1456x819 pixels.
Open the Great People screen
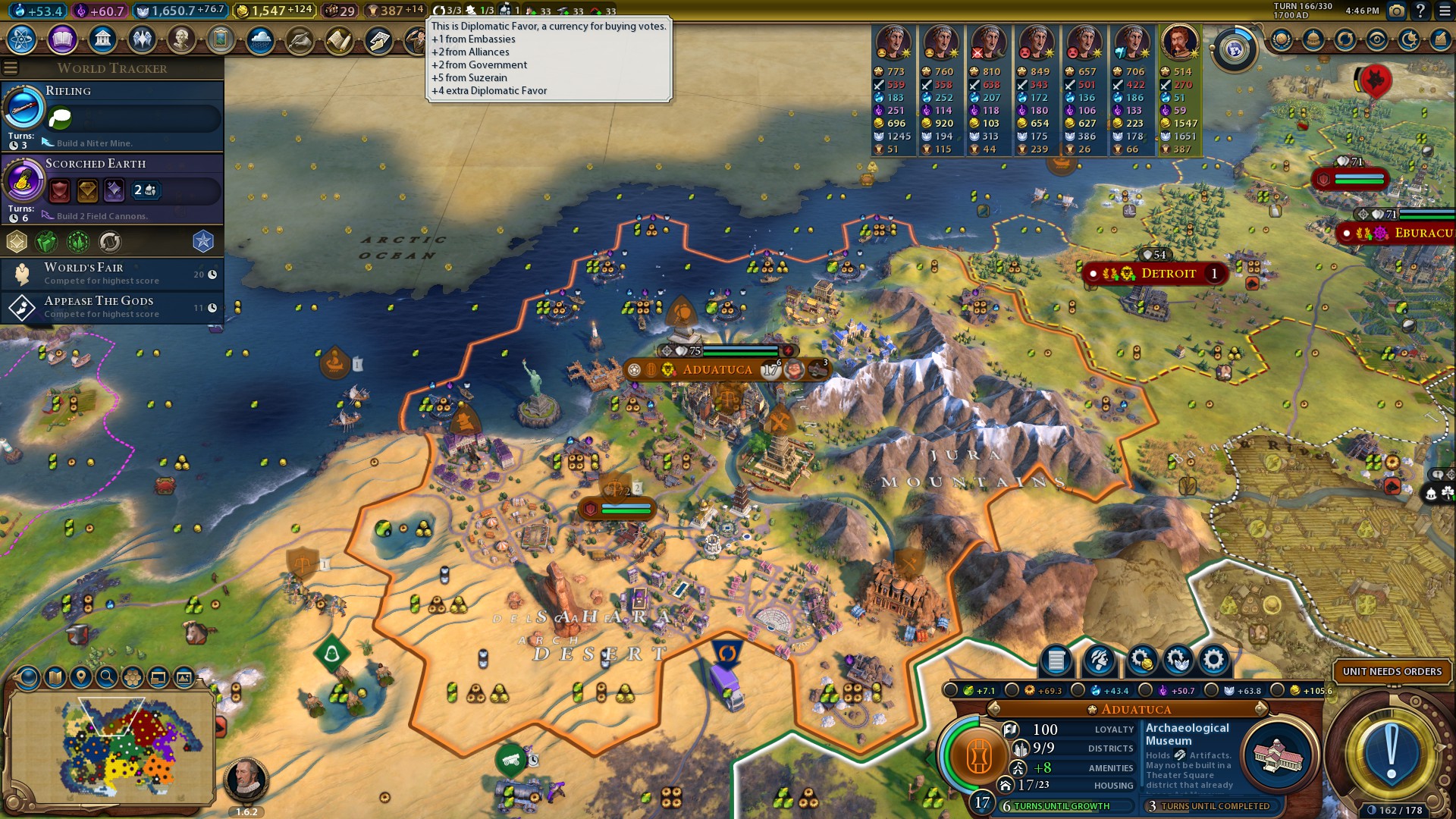click(181, 39)
